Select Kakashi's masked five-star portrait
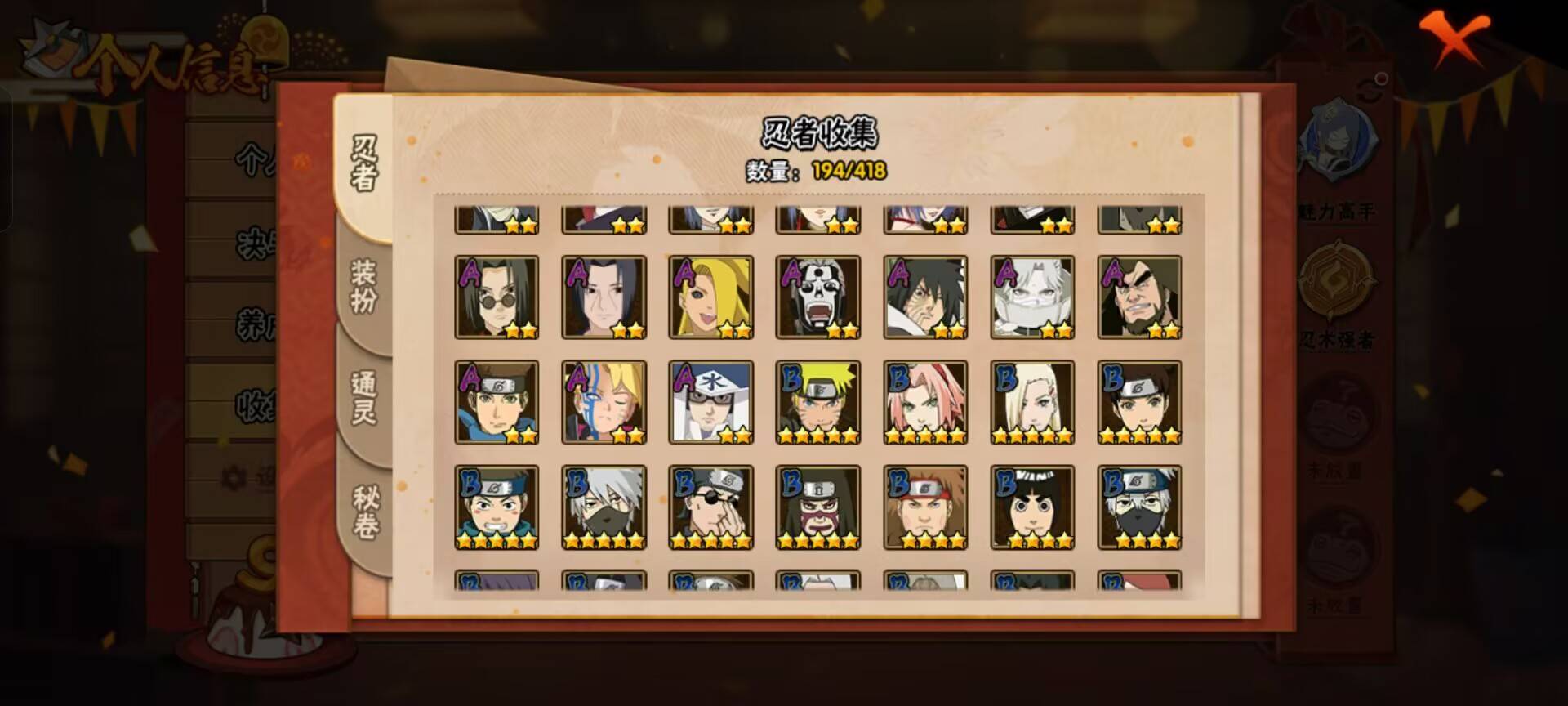Viewport: 1568px width, 706px height. click(x=604, y=507)
